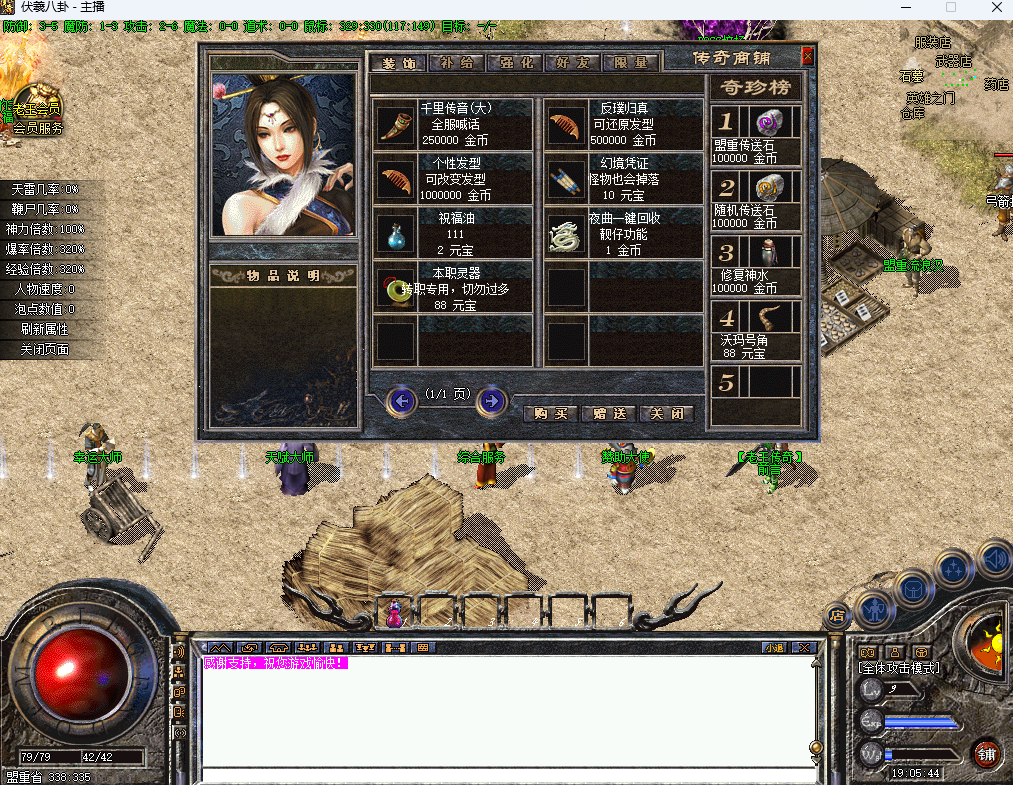Switch to the 补给 shop tab
The image size is (1013, 785).
[456, 63]
